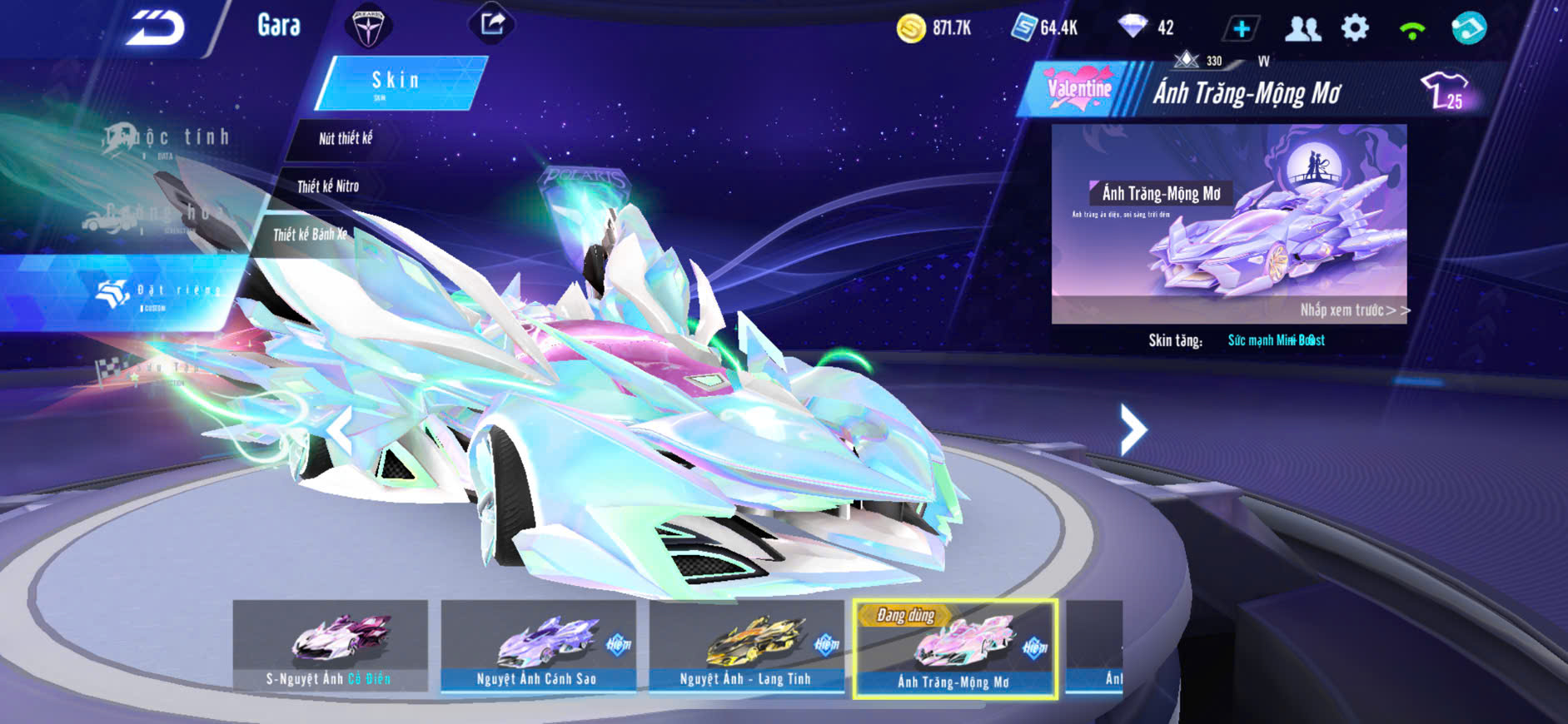Add currency with the plus button
Image resolution: width=1568 pixels, height=724 pixels.
pyautogui.click(x=1241, y=29)
